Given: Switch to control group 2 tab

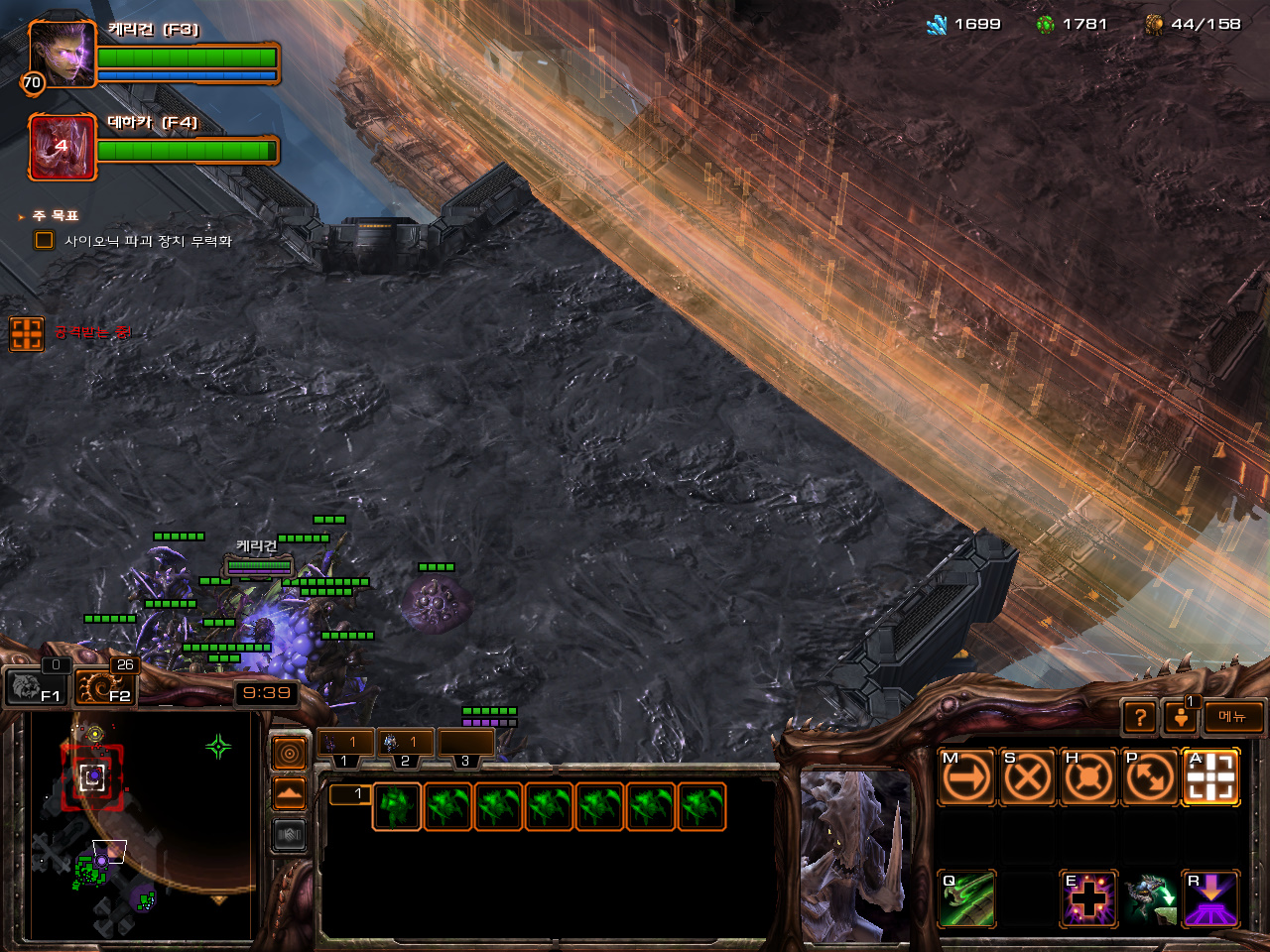Looking at the screenshot, I should pos(405,743).
